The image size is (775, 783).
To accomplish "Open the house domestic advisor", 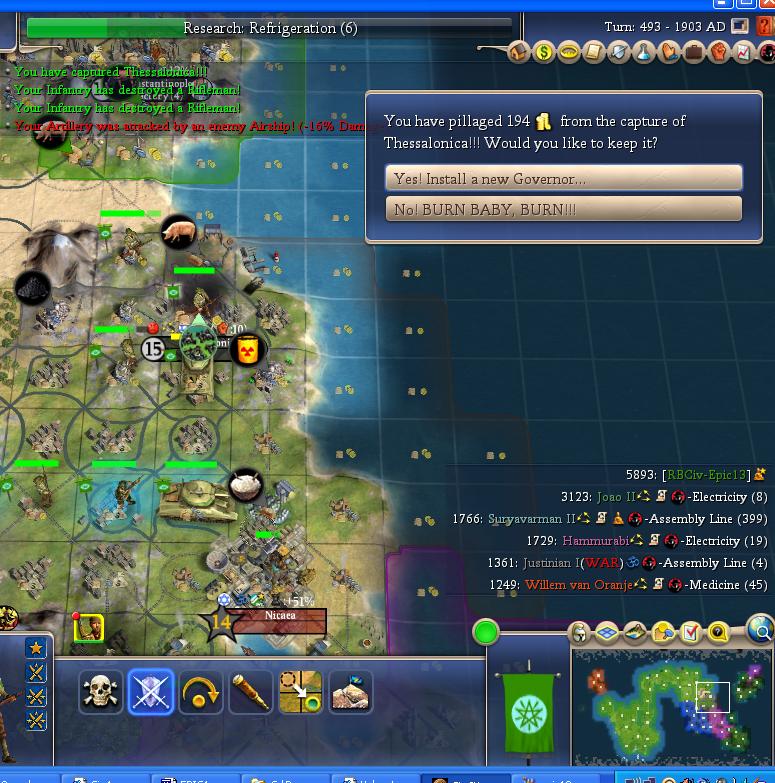I will 519,52.
